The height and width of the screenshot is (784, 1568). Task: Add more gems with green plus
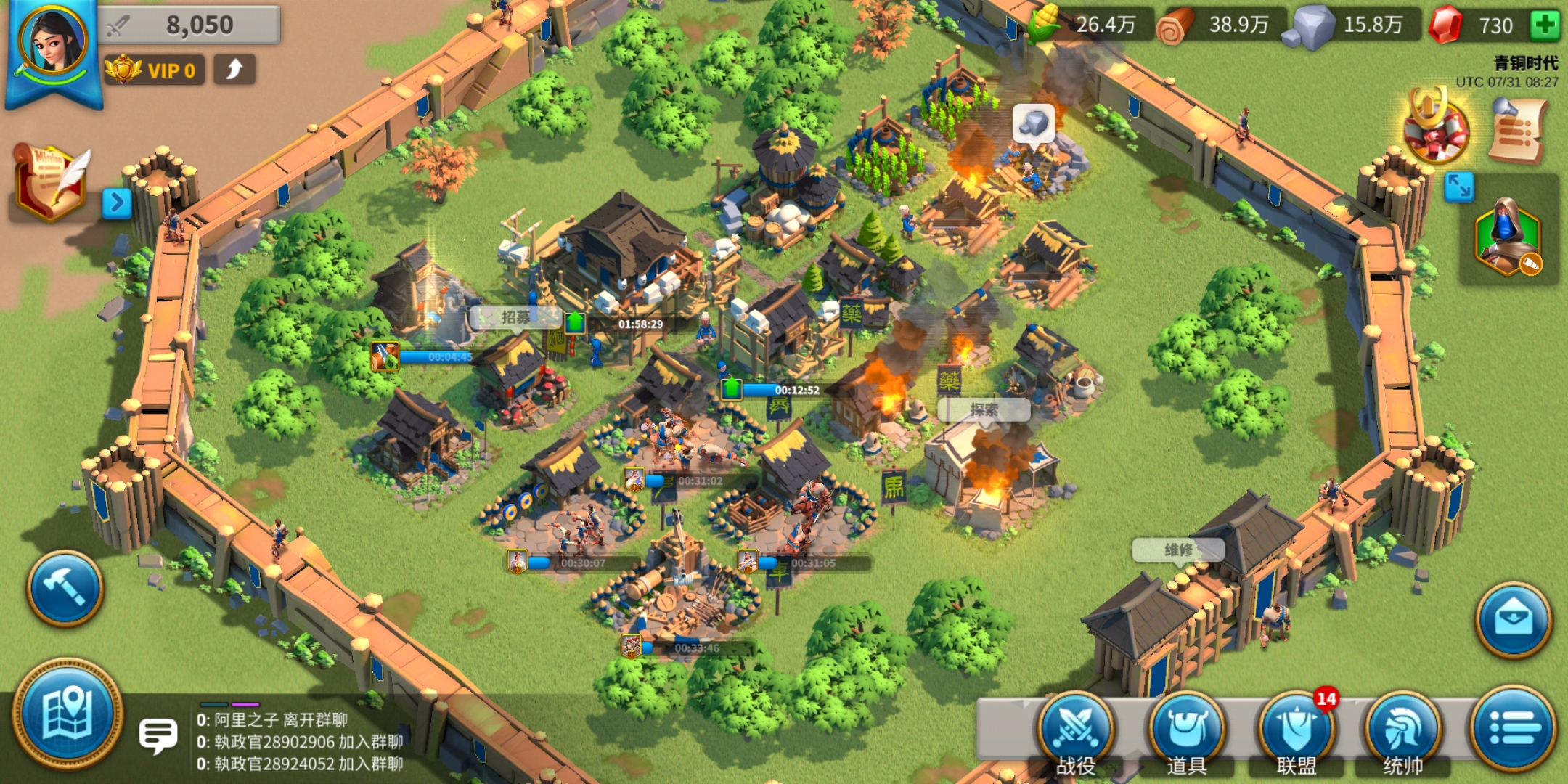tap(1545, 25)
